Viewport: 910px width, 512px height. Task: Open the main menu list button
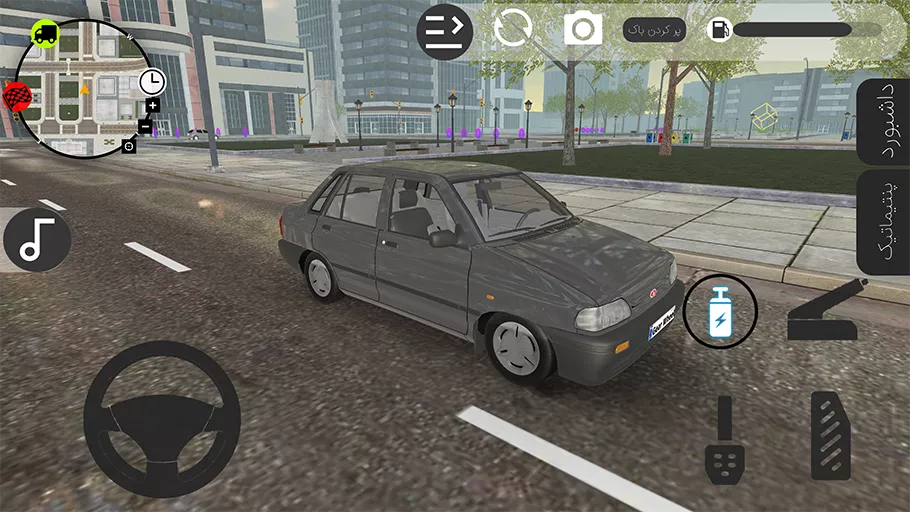pos(444,31)
